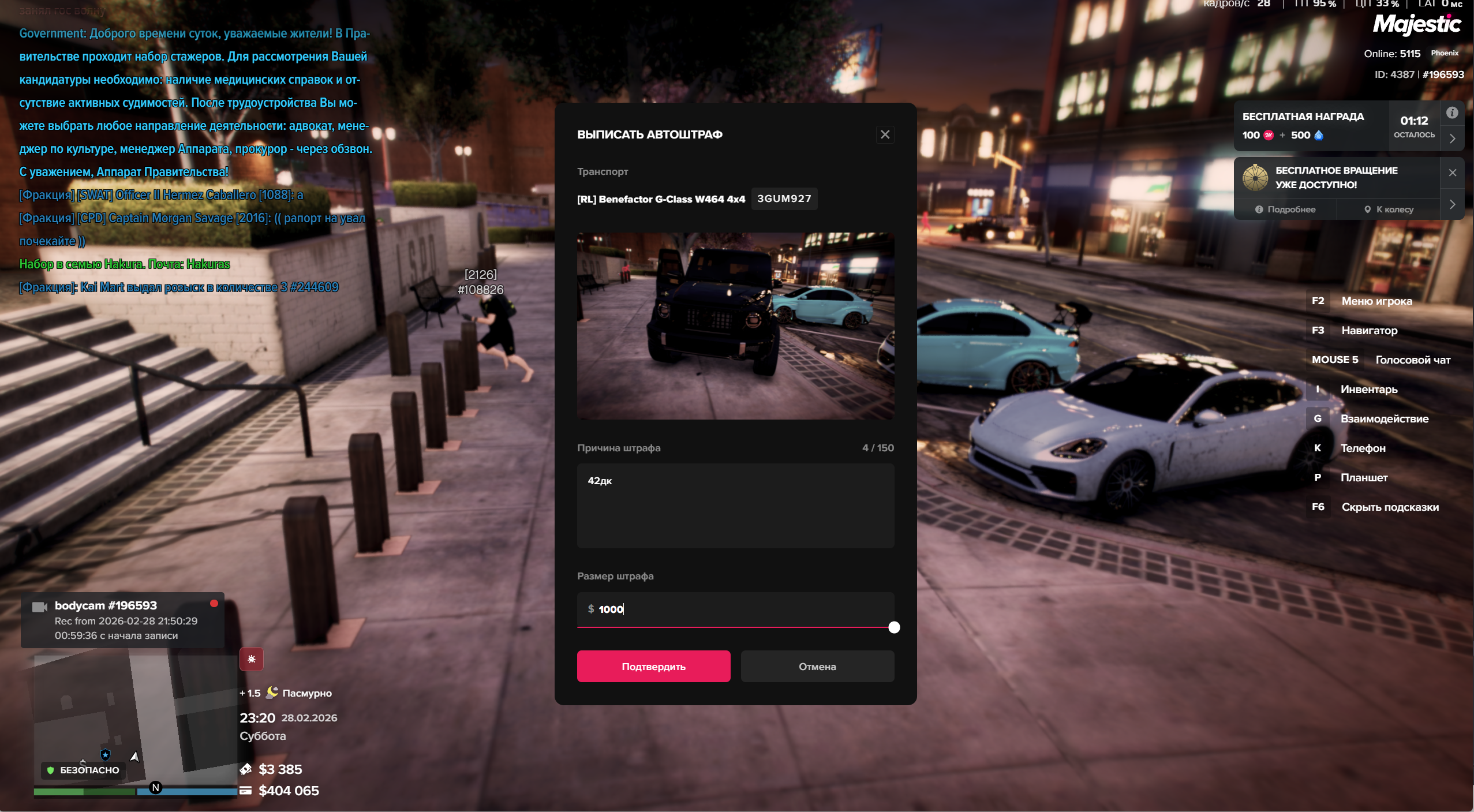Click the Причина штрафа text field

point(735,505)
